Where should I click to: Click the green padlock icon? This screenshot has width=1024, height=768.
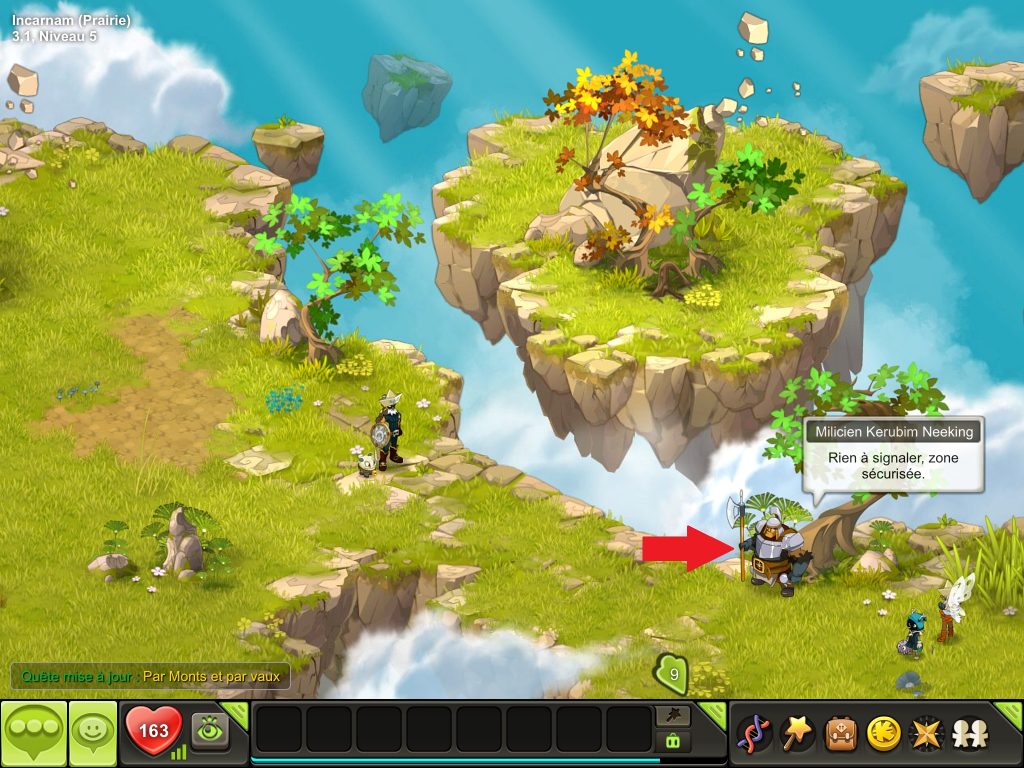click(671, 741)
